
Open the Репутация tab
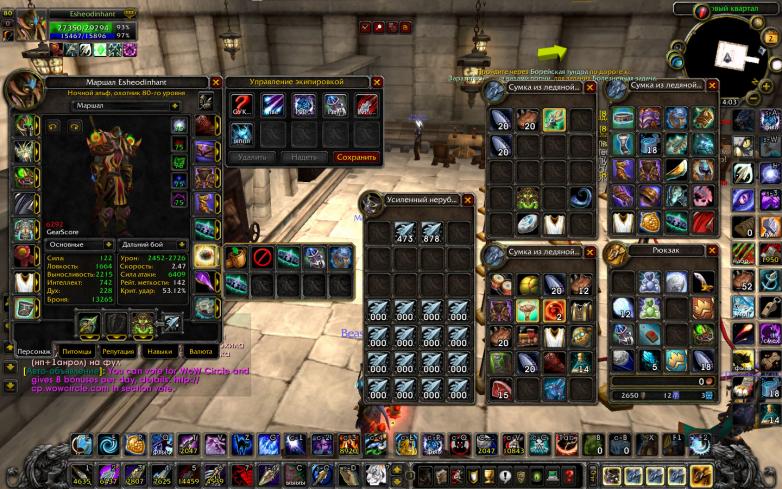pyautogui.click(x=118, y=352)
